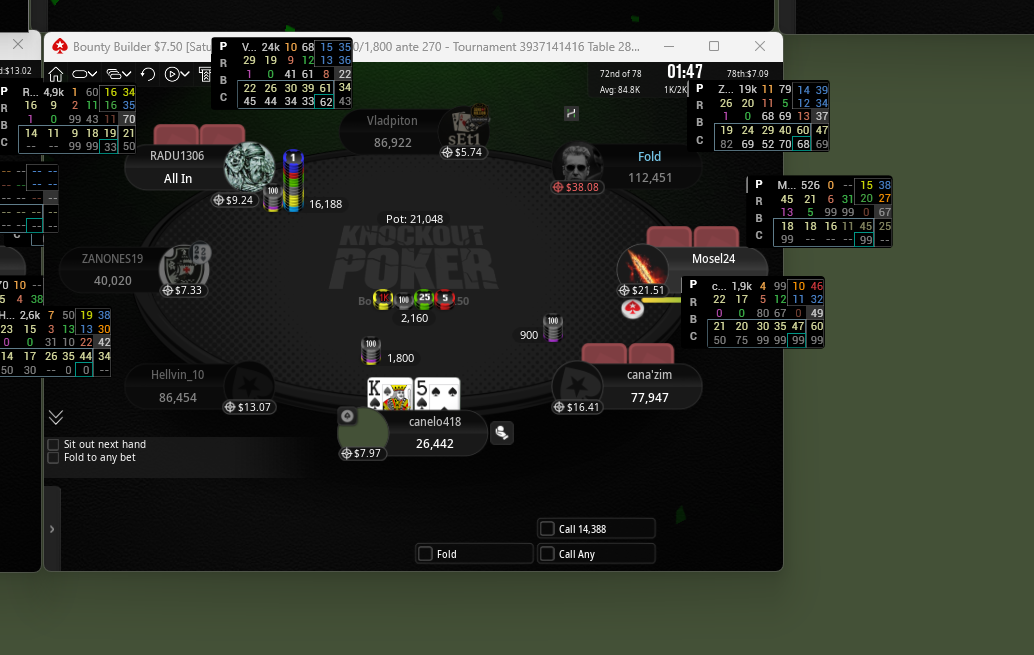This screenshot has height=655, width=1034.
Task: Enable Sit out next hand
Action: (53, 444)
